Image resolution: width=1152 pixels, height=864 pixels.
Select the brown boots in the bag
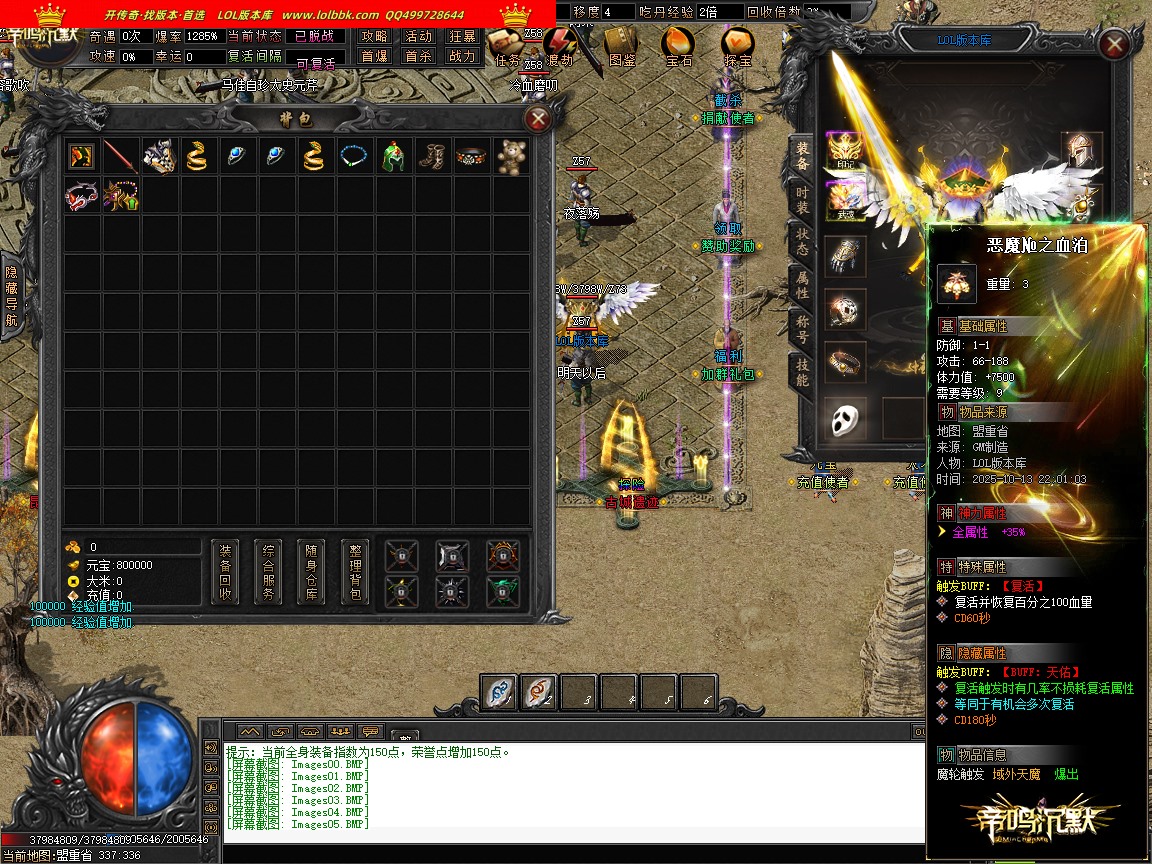[x=433, y=157]
